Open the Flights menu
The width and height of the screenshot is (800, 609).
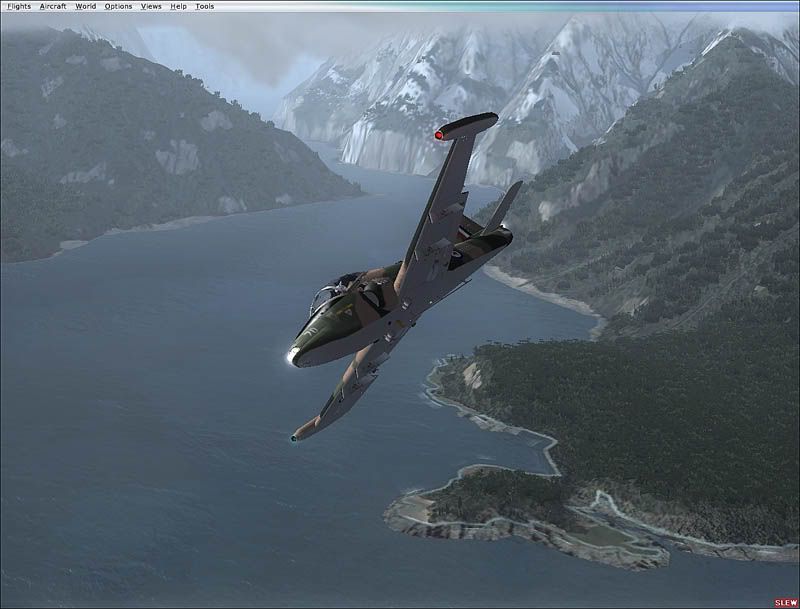(19, 6)
